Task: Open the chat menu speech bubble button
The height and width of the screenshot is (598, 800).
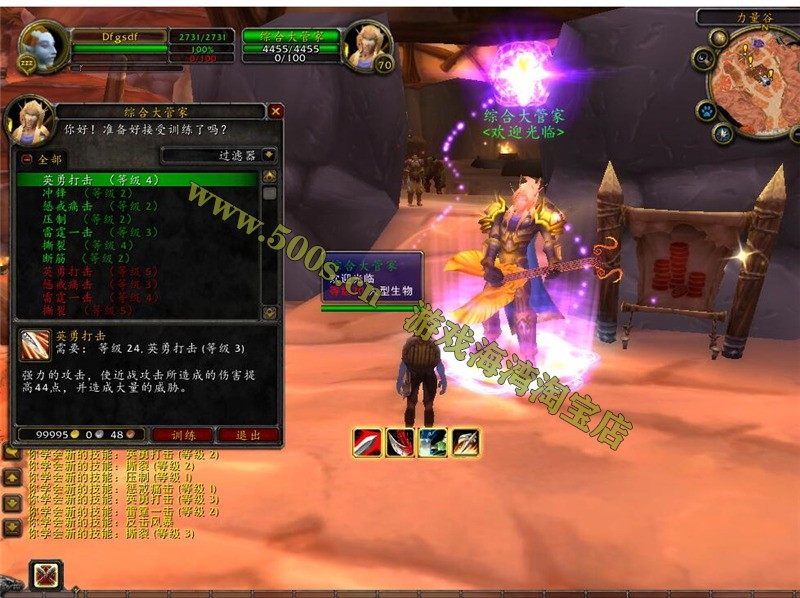Action: [x=12, y=453]
